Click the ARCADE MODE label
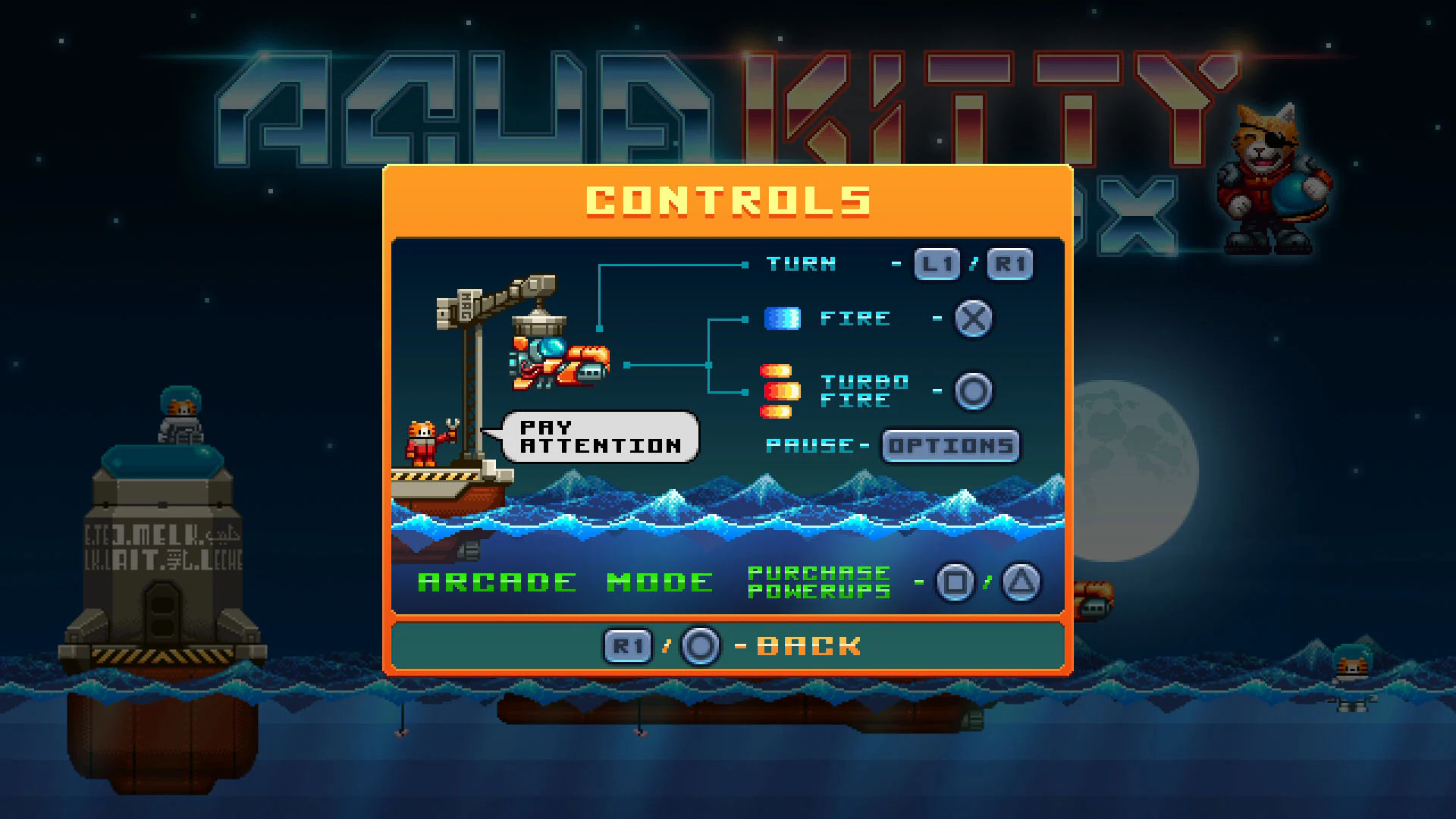The image size is (1456, 819). click(x=561, y=582)
